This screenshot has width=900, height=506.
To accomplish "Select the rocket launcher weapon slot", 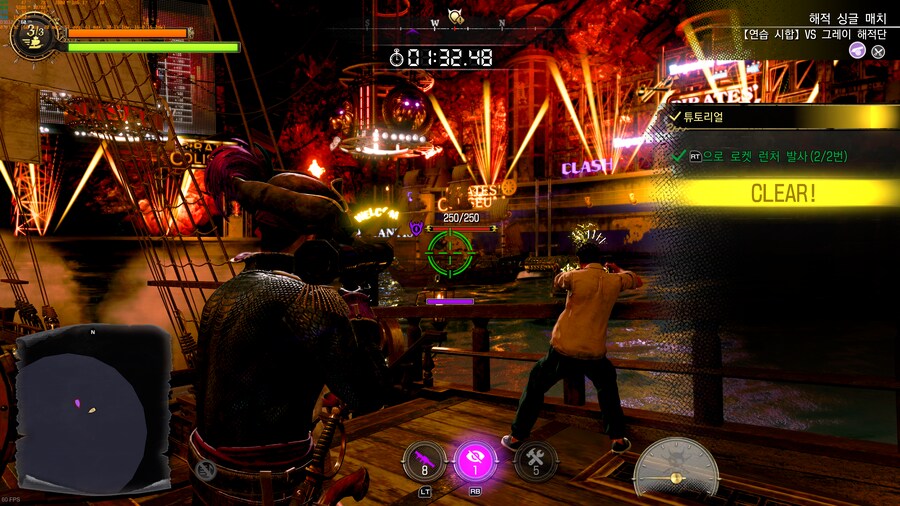I will click(x=424, y=460).
